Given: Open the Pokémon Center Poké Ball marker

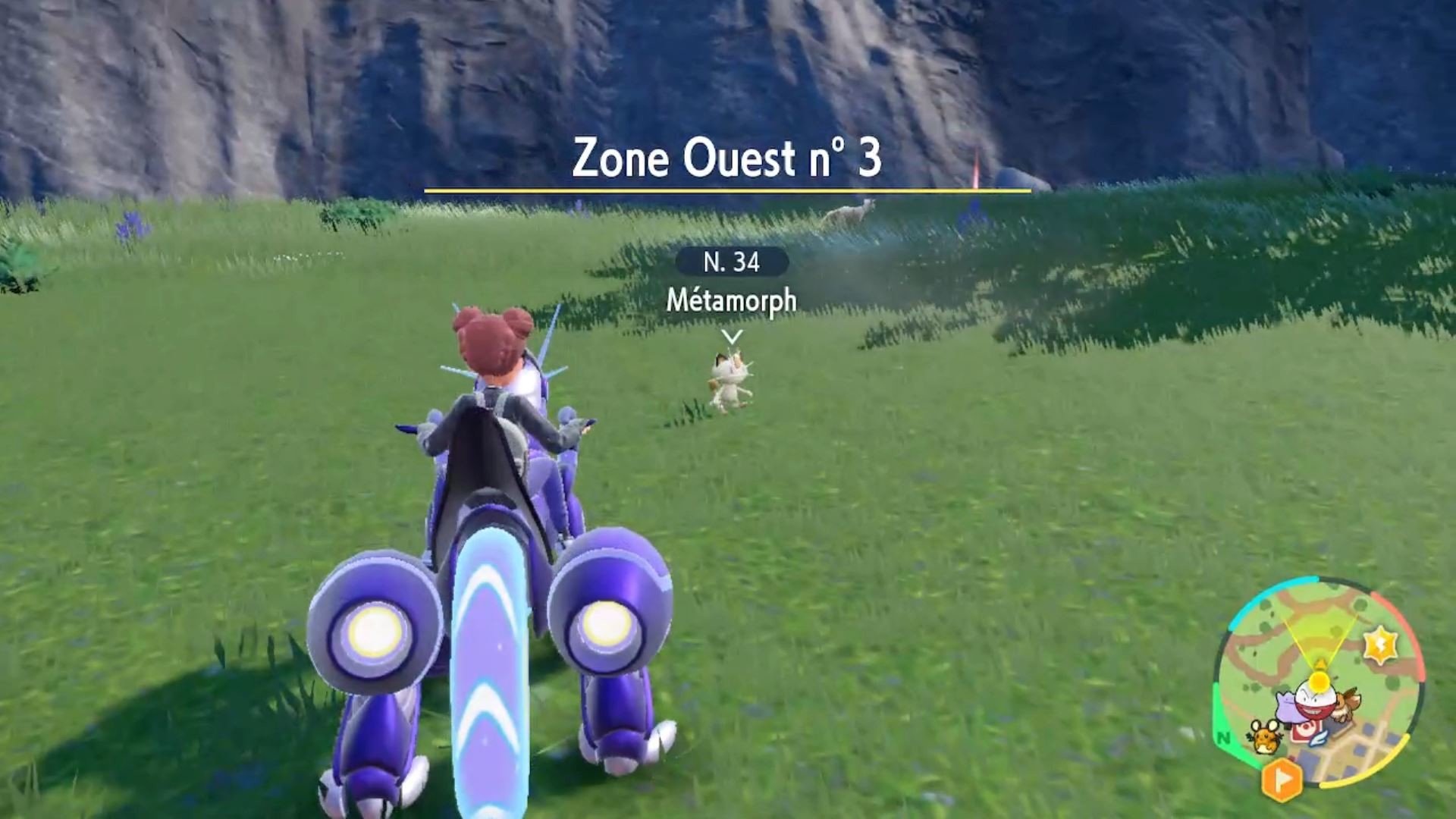Looking at the screenshot, I should (x=1306, y=730).
